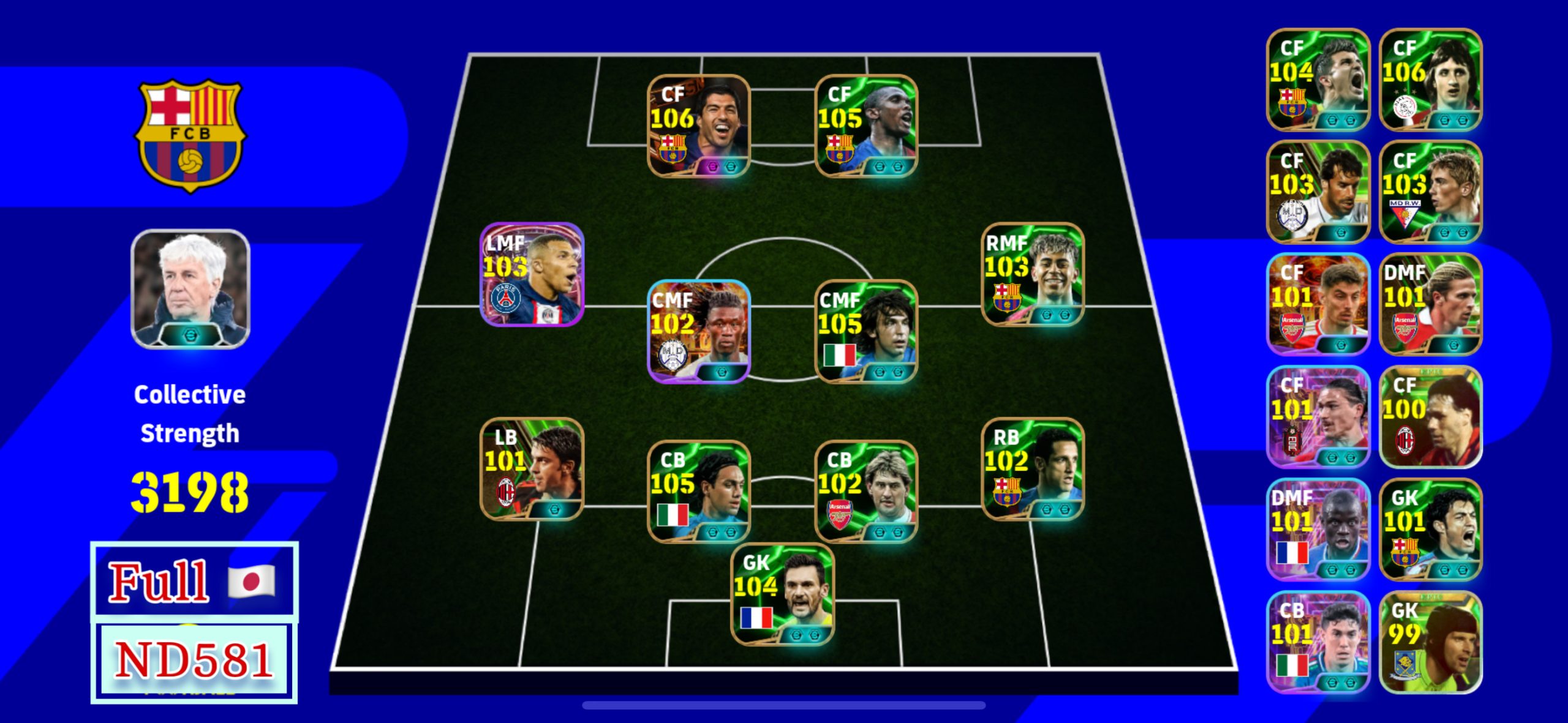Select the CMF 102 midfielder card
This screenshot has width=1568, height=723.
(x=699, y=331)
